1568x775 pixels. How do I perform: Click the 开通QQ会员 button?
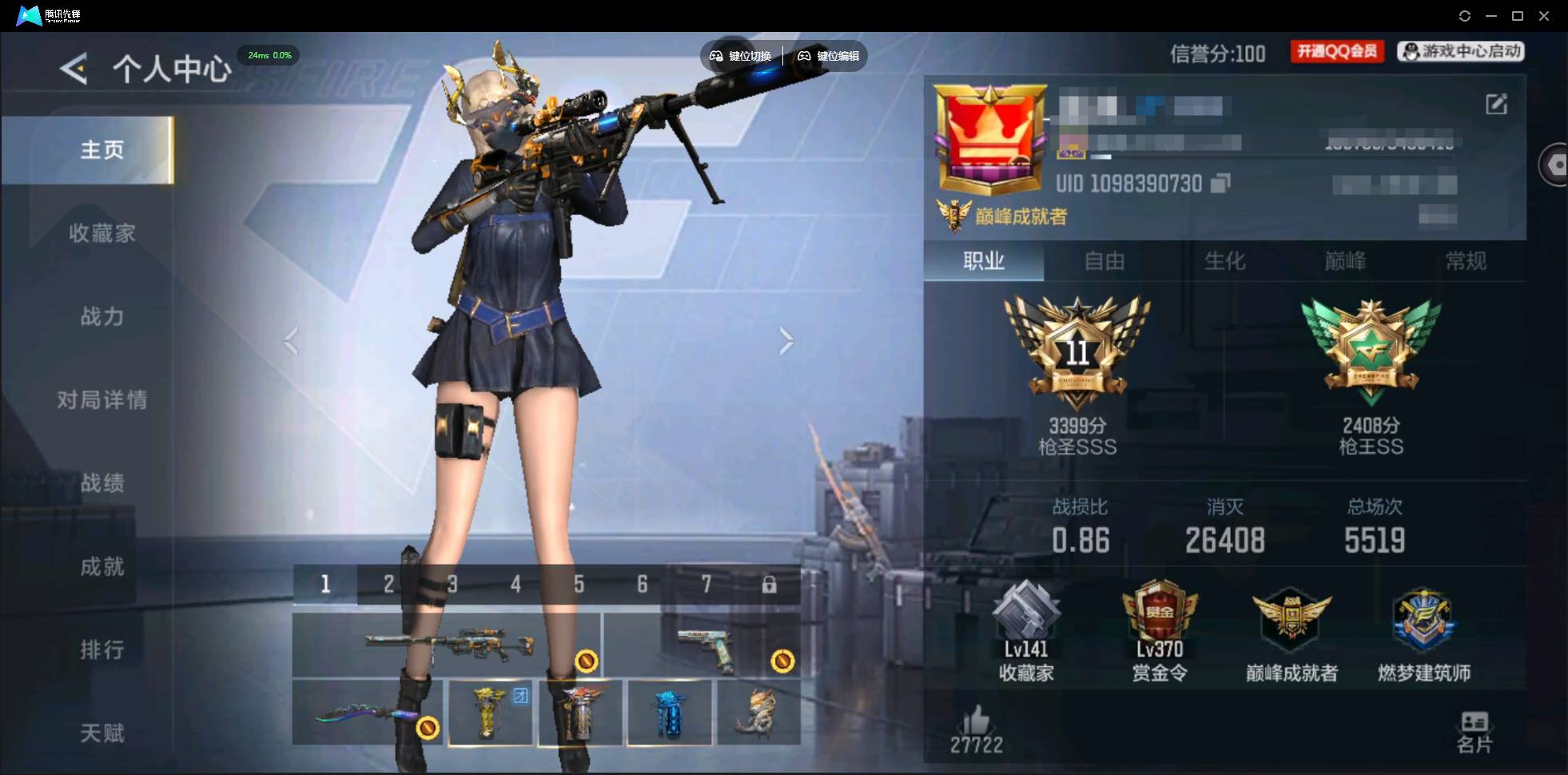[x=1336, y=51]
